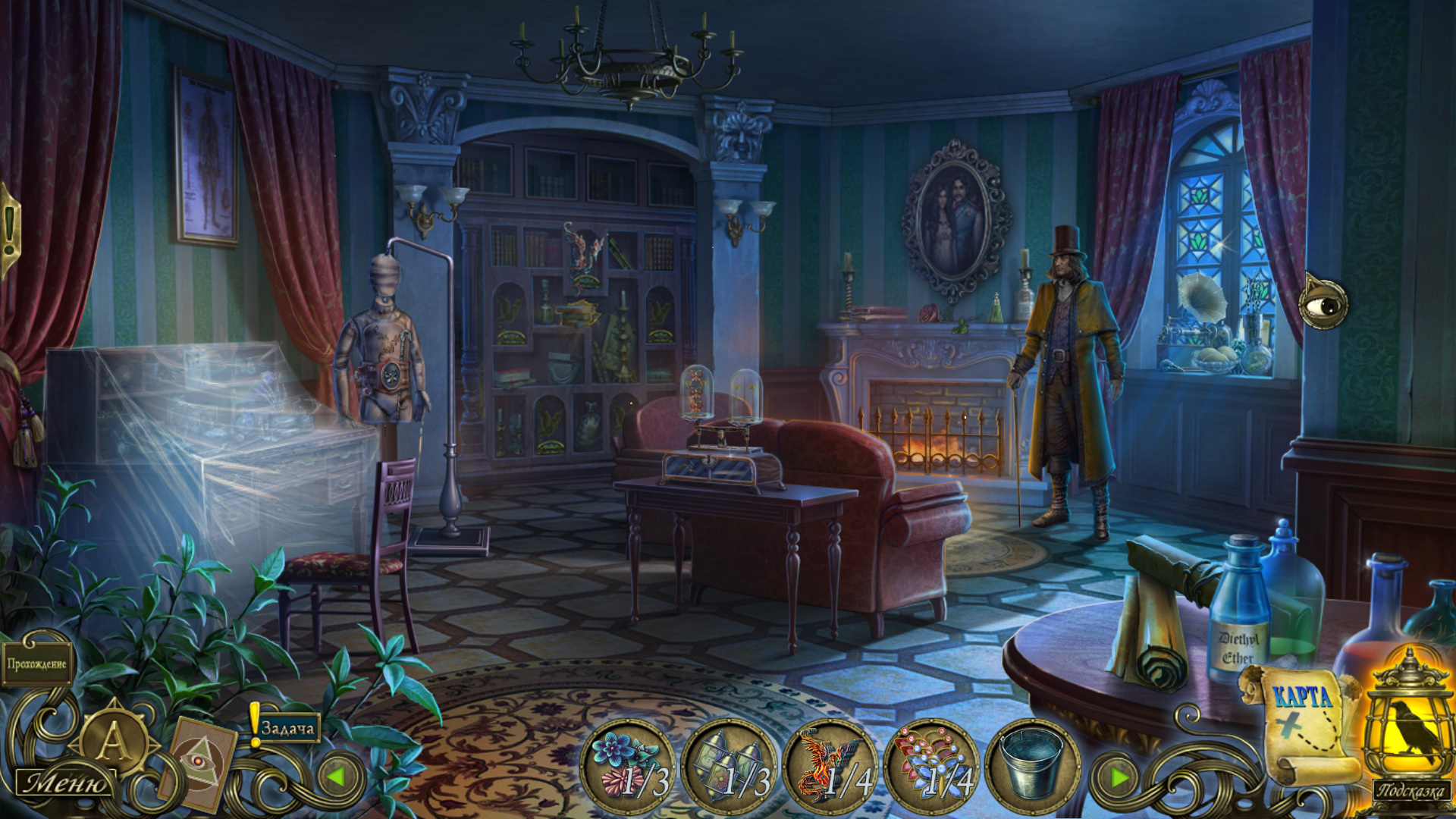Click the green left inventory arrow

pyautogui.click(x=336, y=777)
